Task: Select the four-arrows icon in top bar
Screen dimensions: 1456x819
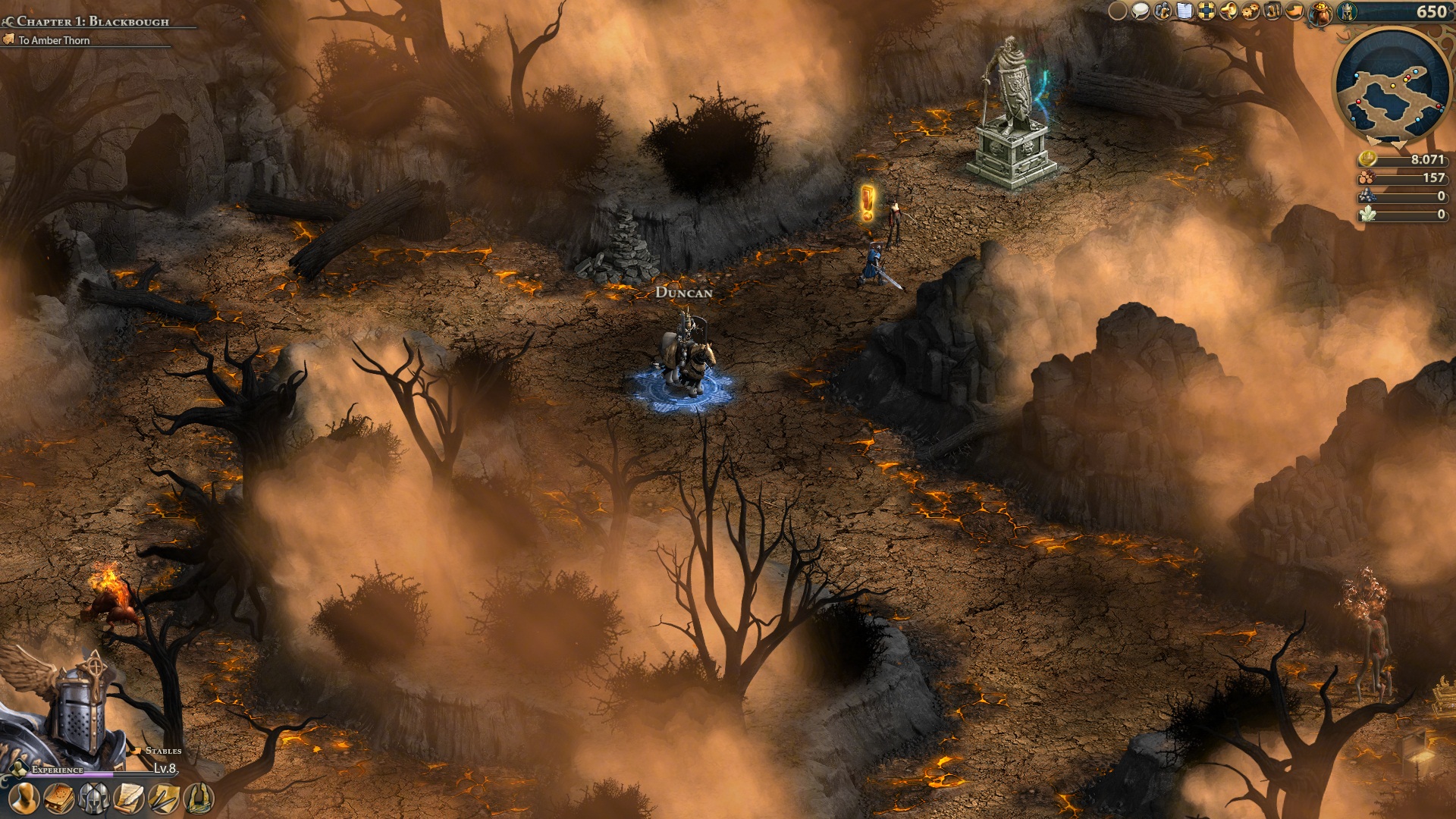Action: click(1206, 11)
